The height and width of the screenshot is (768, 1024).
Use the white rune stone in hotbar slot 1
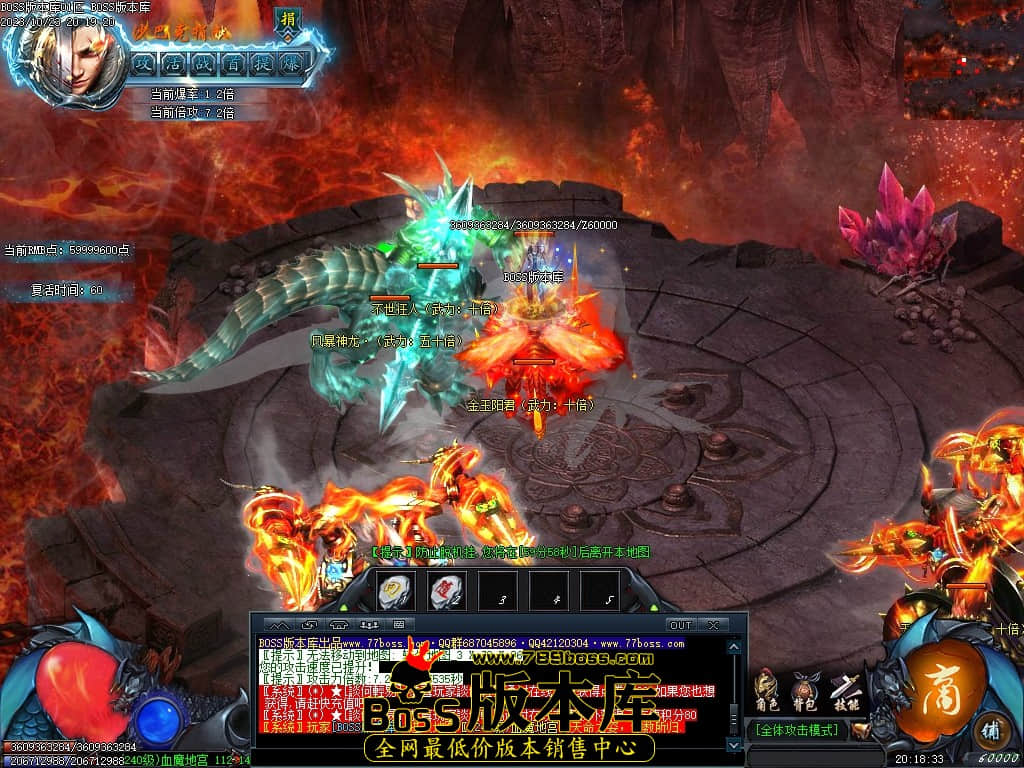click(395, 592)
